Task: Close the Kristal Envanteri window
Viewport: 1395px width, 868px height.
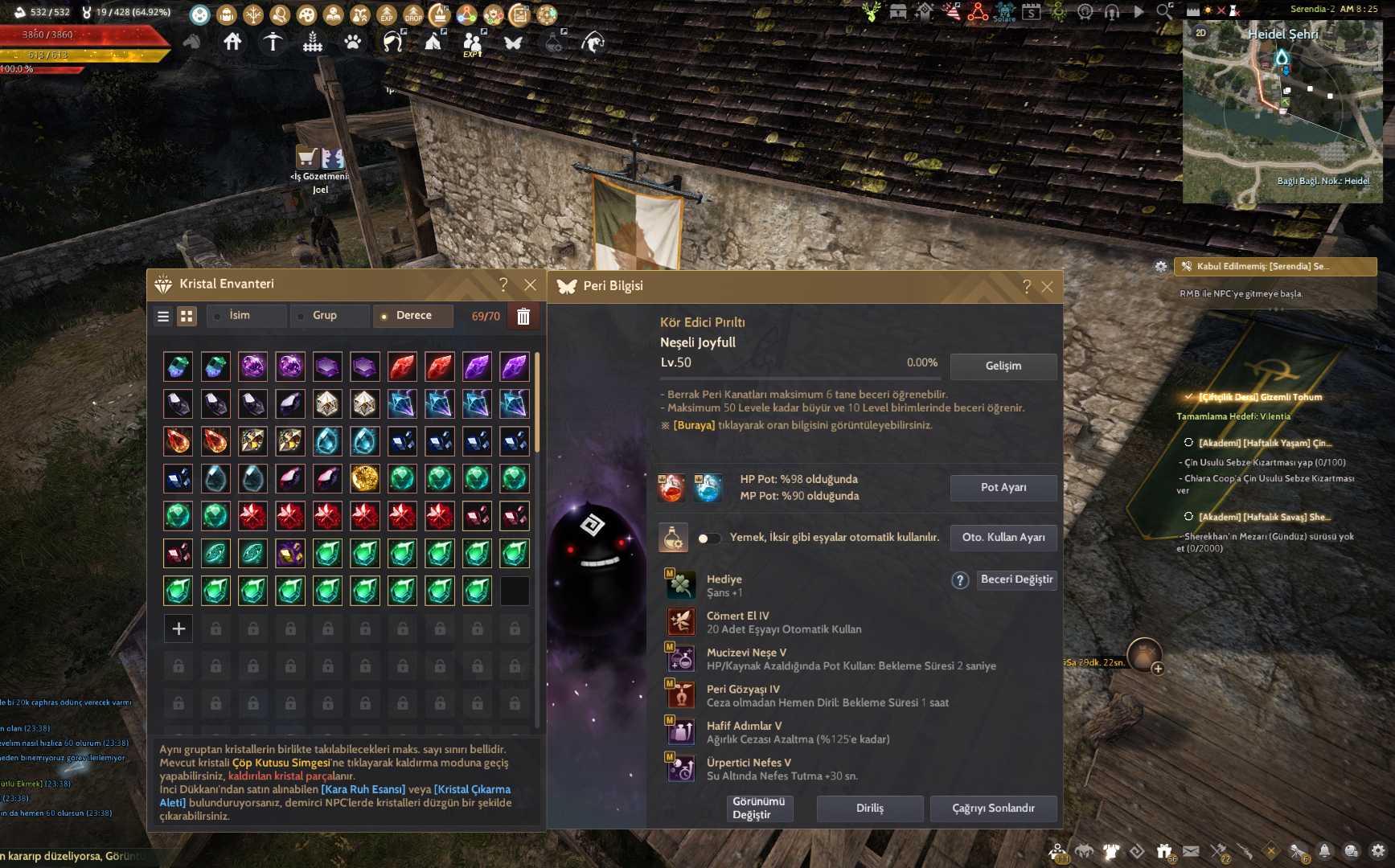Action: pyautogui.click(x=530, y=285)
